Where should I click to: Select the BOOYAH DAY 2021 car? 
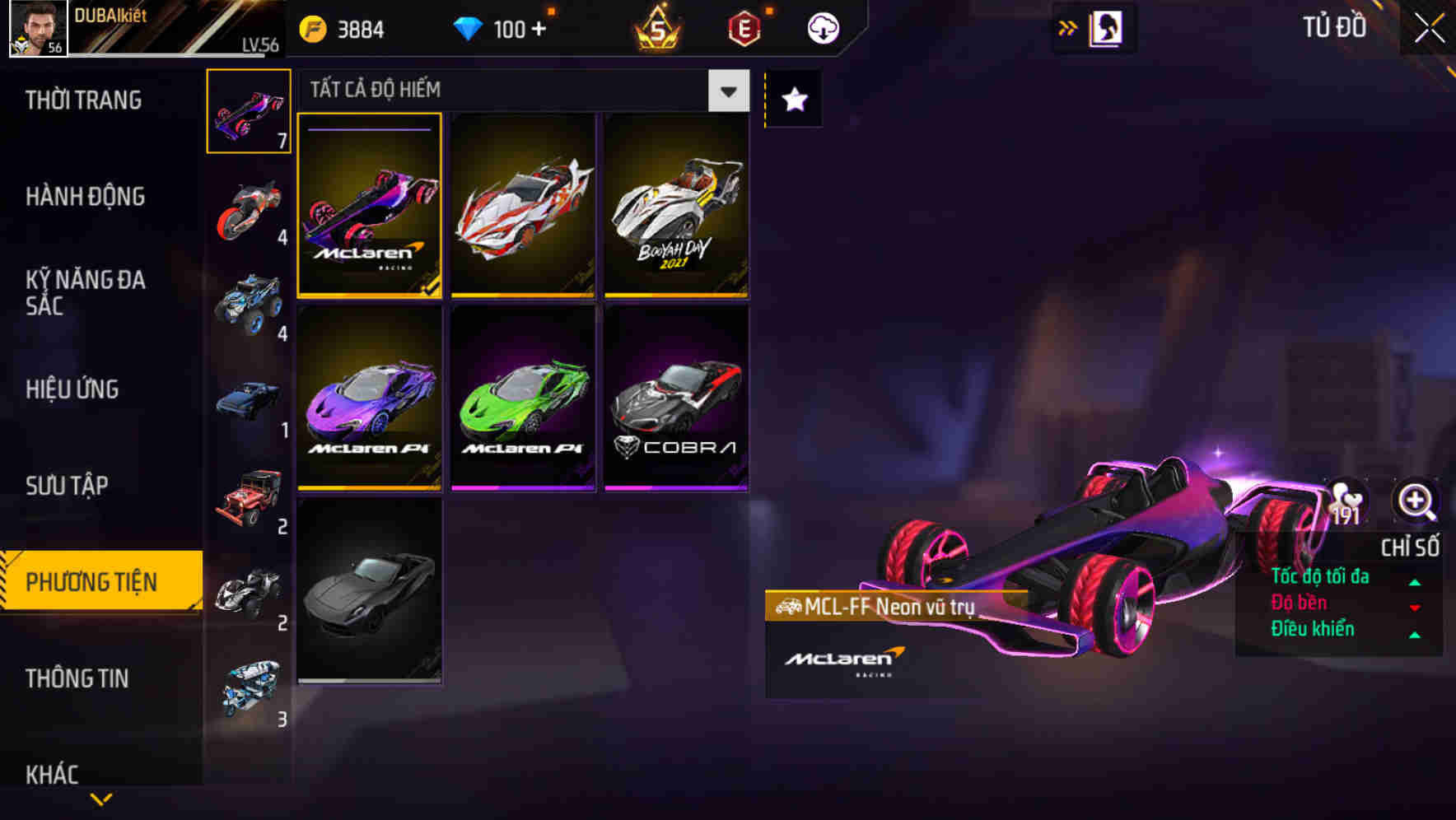675,204
